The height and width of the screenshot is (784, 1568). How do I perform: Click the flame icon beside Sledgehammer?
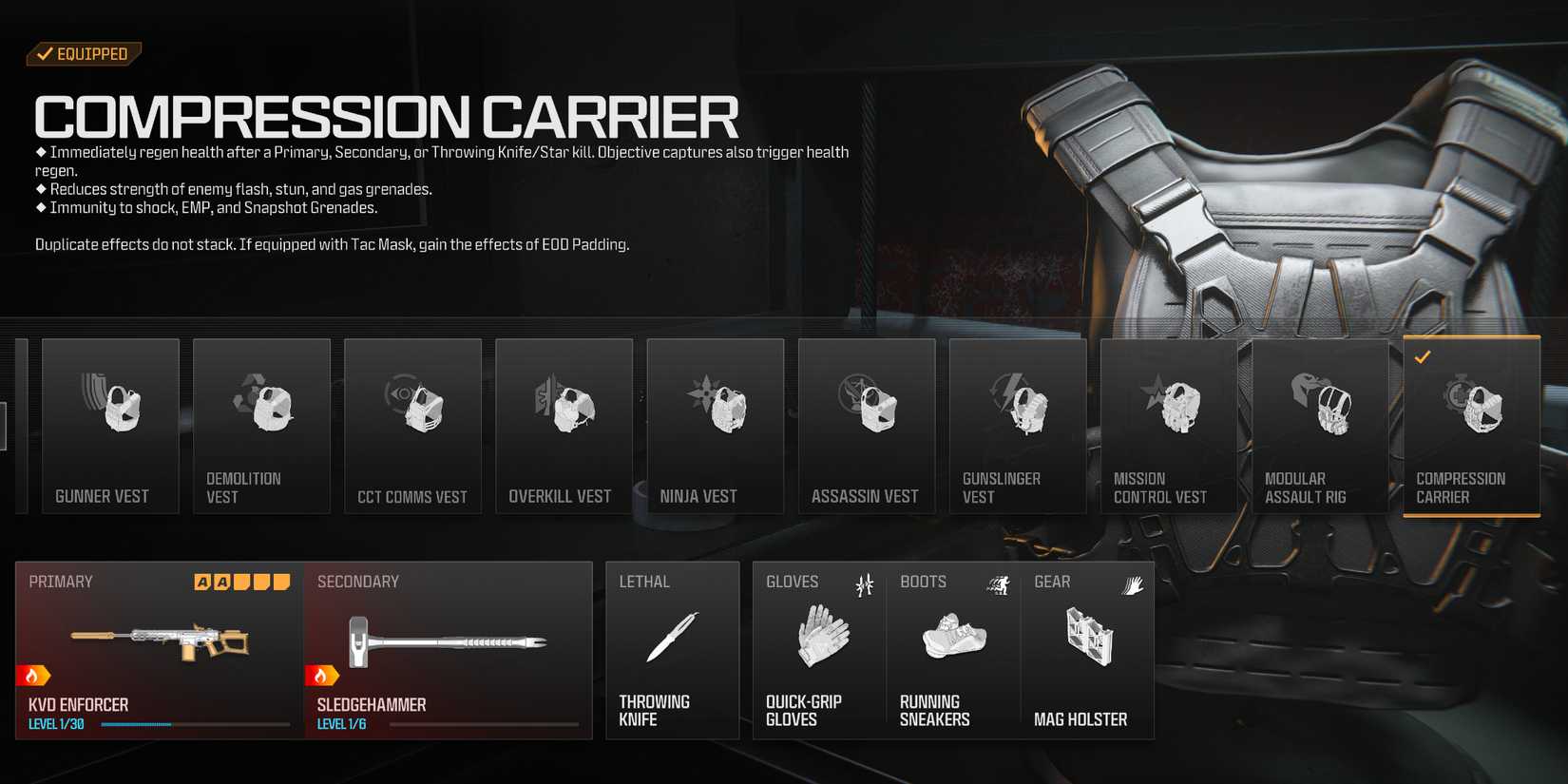pos(324,677)
